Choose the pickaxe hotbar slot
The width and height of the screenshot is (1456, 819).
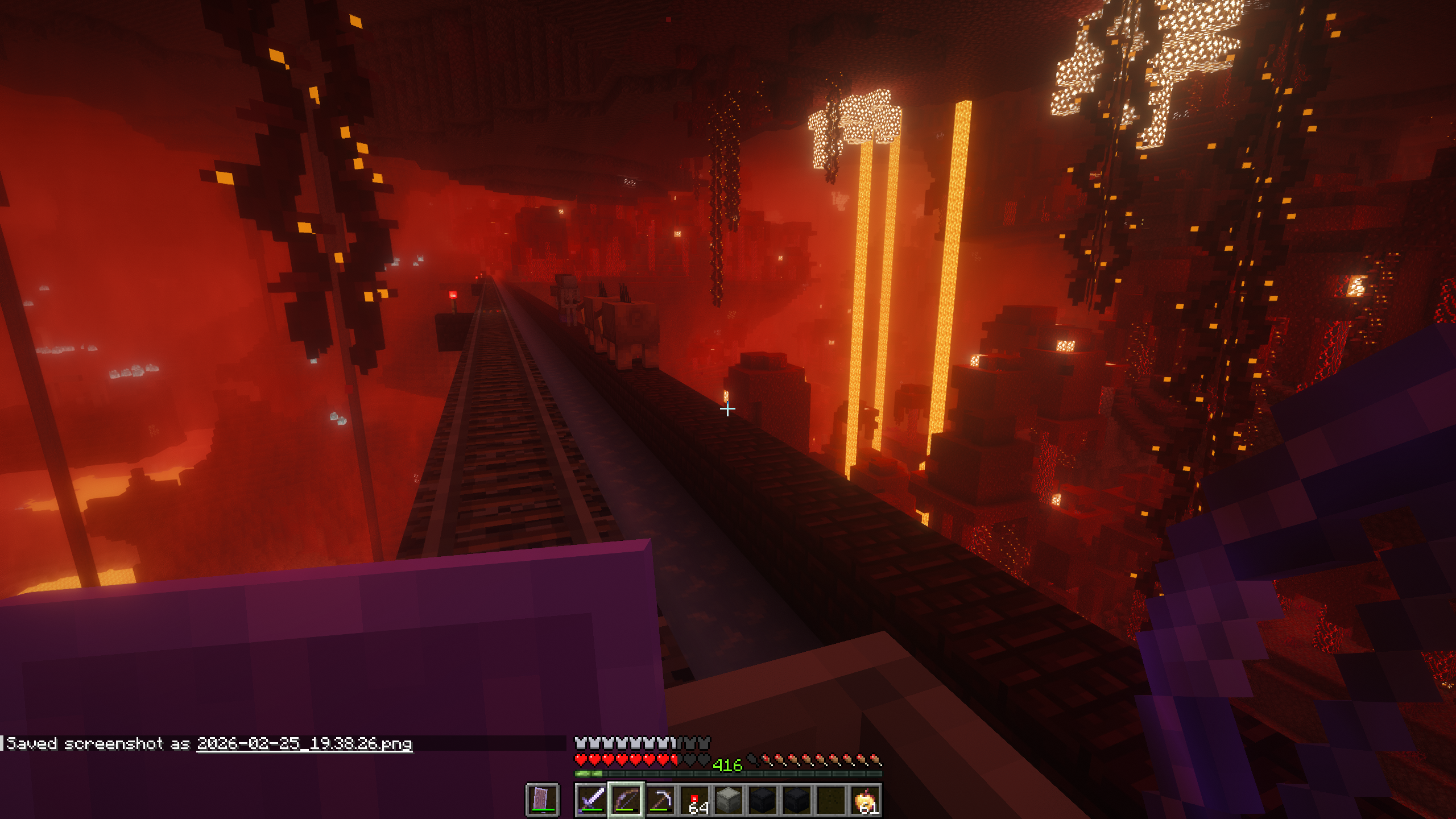[660, 800]
